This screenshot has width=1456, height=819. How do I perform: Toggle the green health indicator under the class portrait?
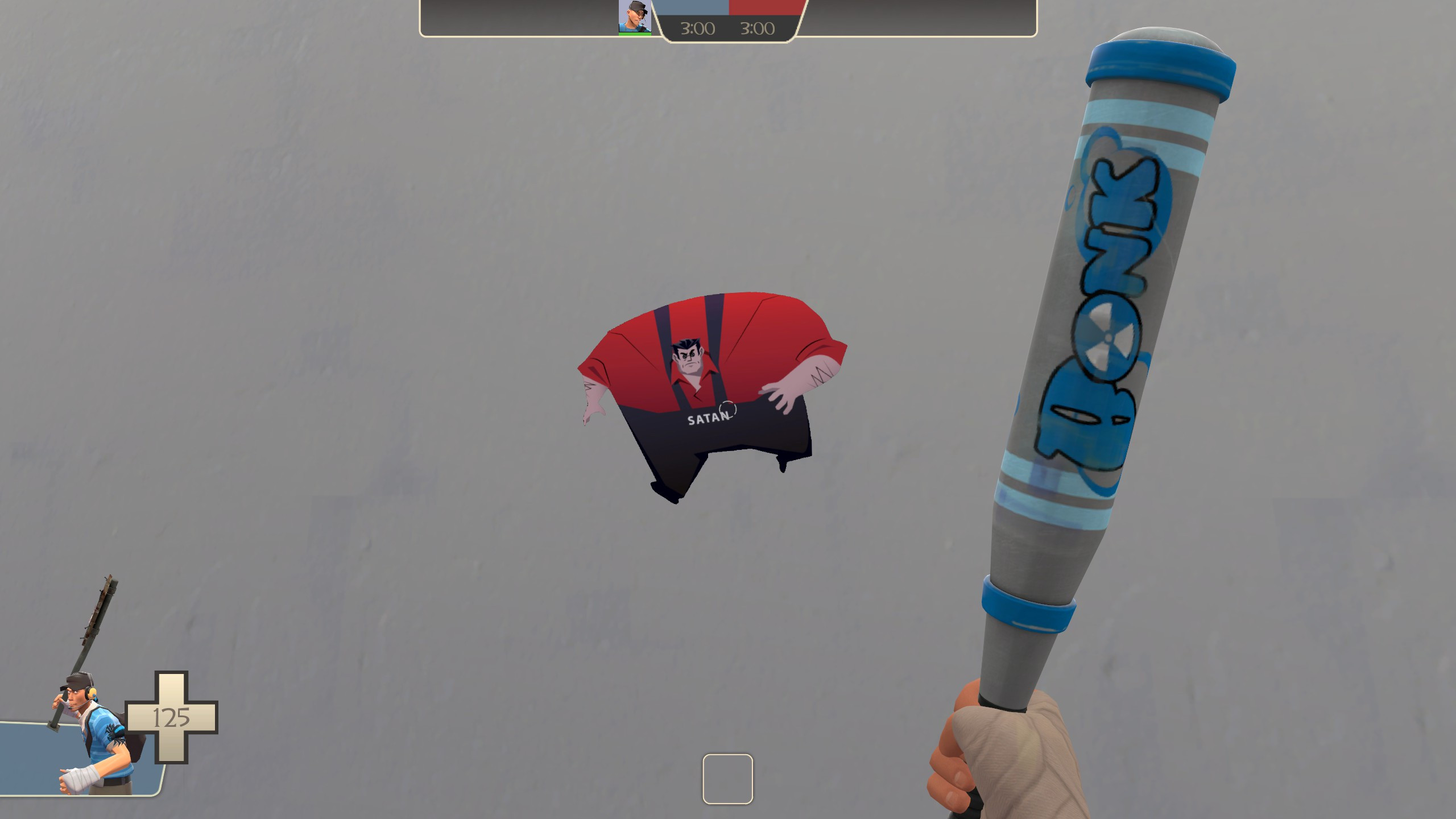pyautogui.click(x=634, y=33)
